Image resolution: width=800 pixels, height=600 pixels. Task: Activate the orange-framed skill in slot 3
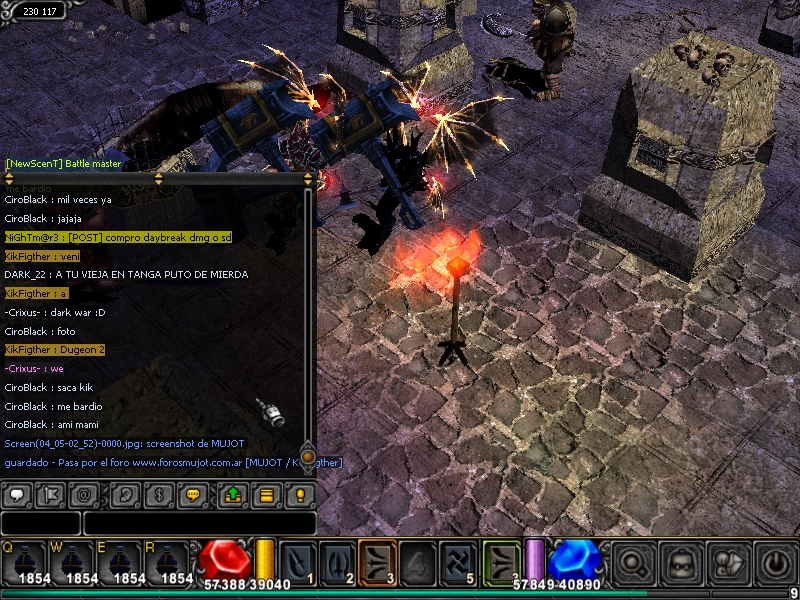point(377,562)
